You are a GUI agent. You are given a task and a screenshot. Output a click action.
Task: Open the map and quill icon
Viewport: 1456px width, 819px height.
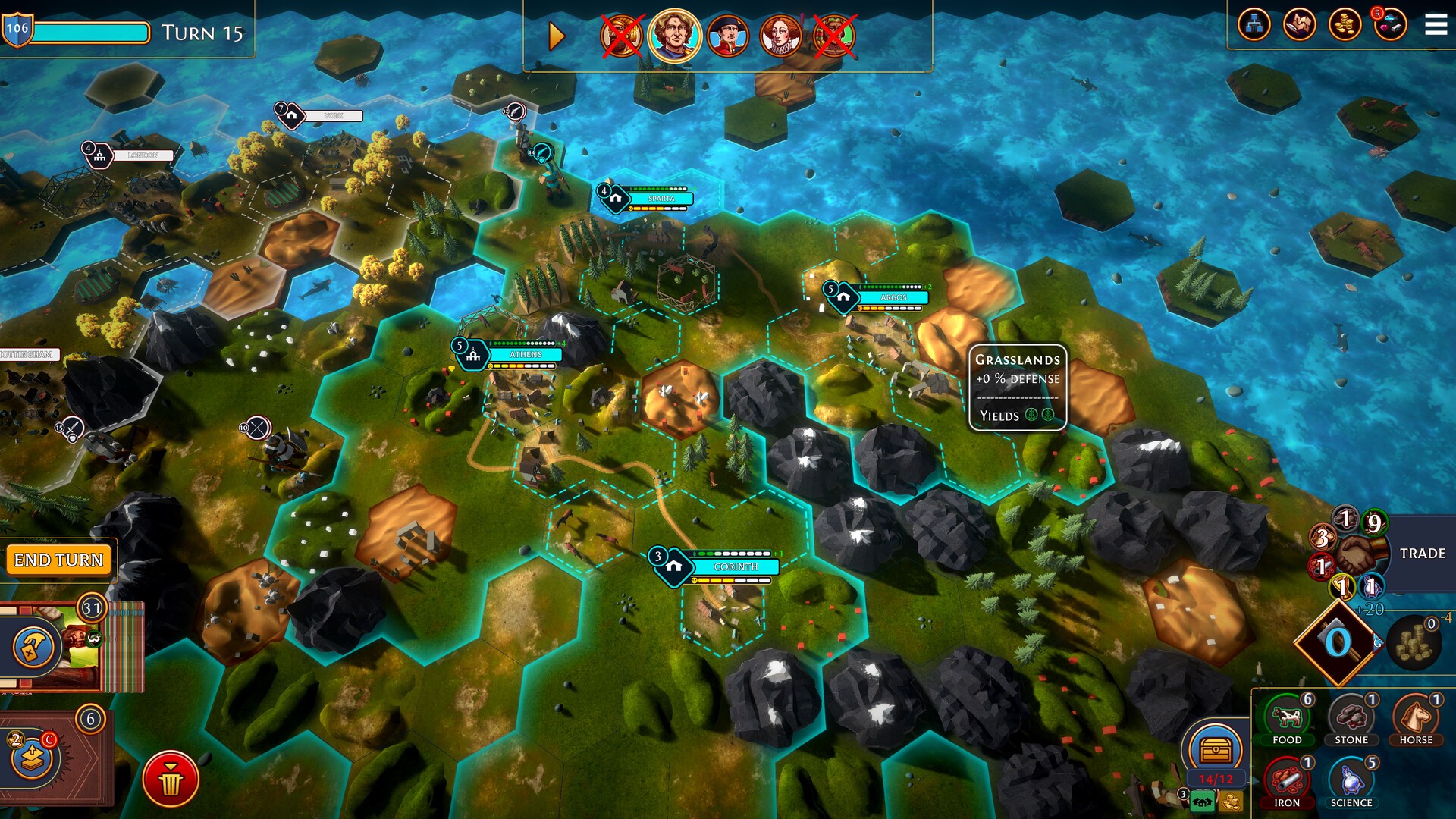coord(1299,25)
